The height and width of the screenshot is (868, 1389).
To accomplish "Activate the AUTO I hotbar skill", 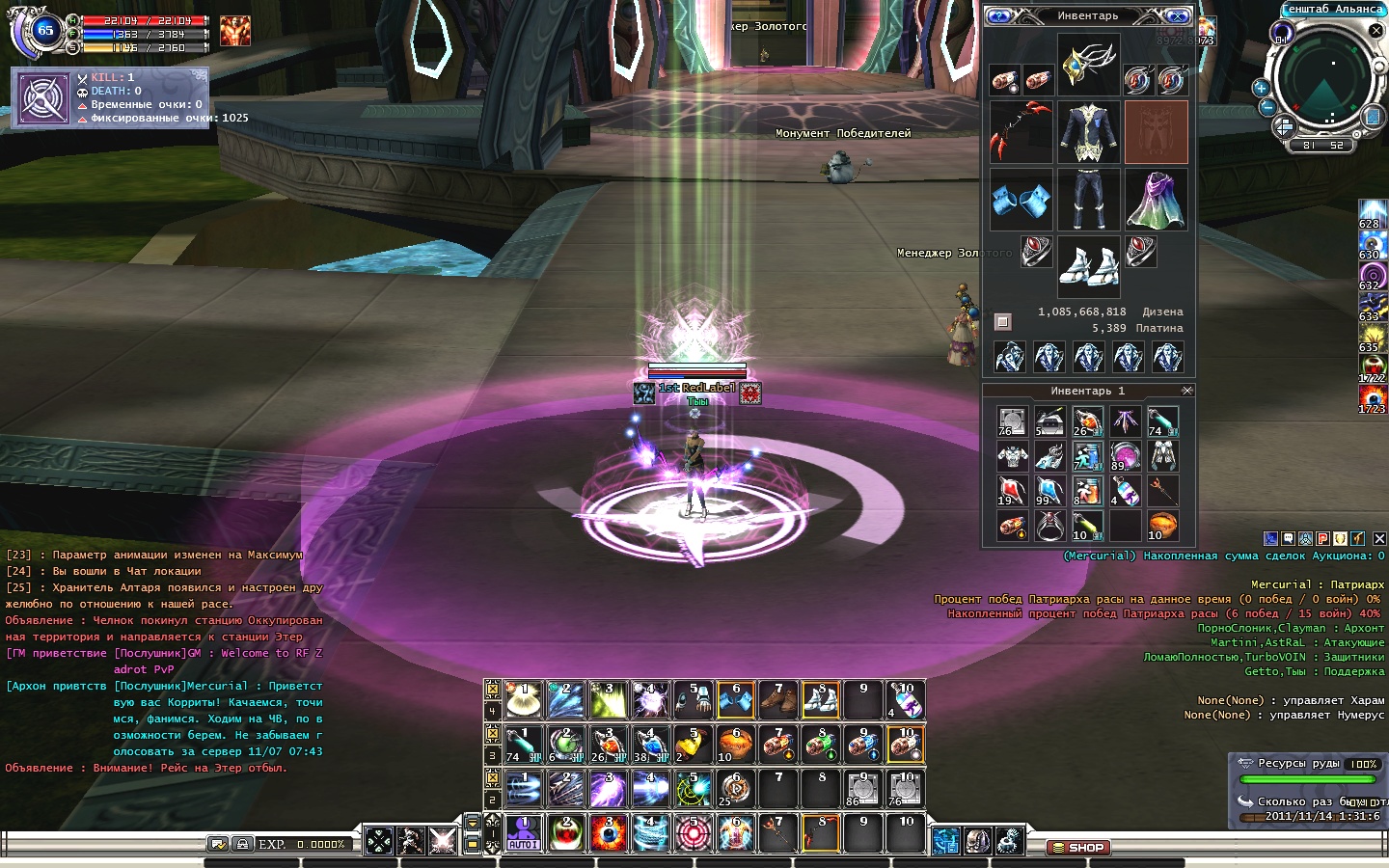I will (x=524, y=833).
